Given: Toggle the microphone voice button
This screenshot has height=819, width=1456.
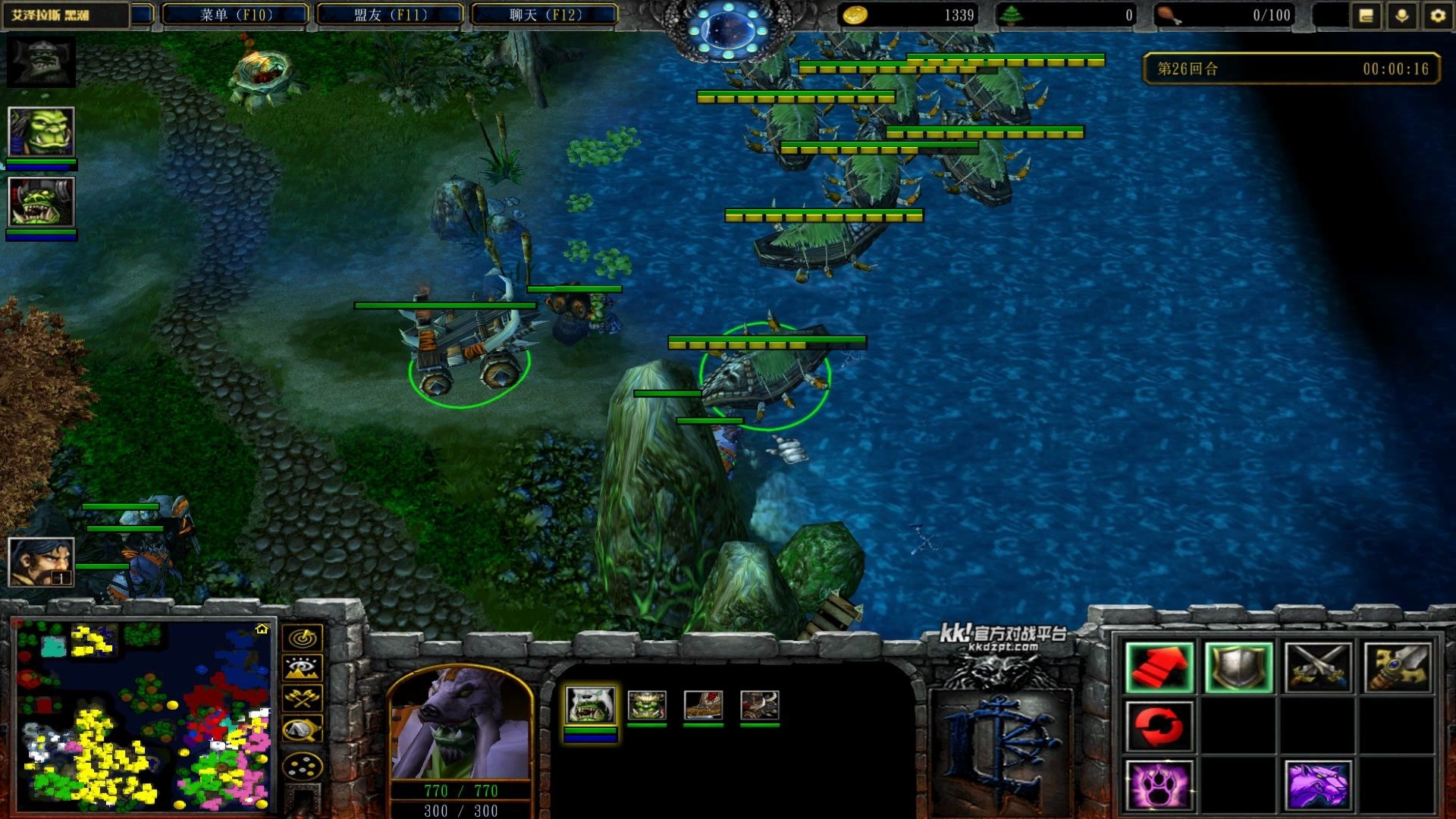Looking at the screenshot, I should pyautogui.click(x=1401, y=15).
